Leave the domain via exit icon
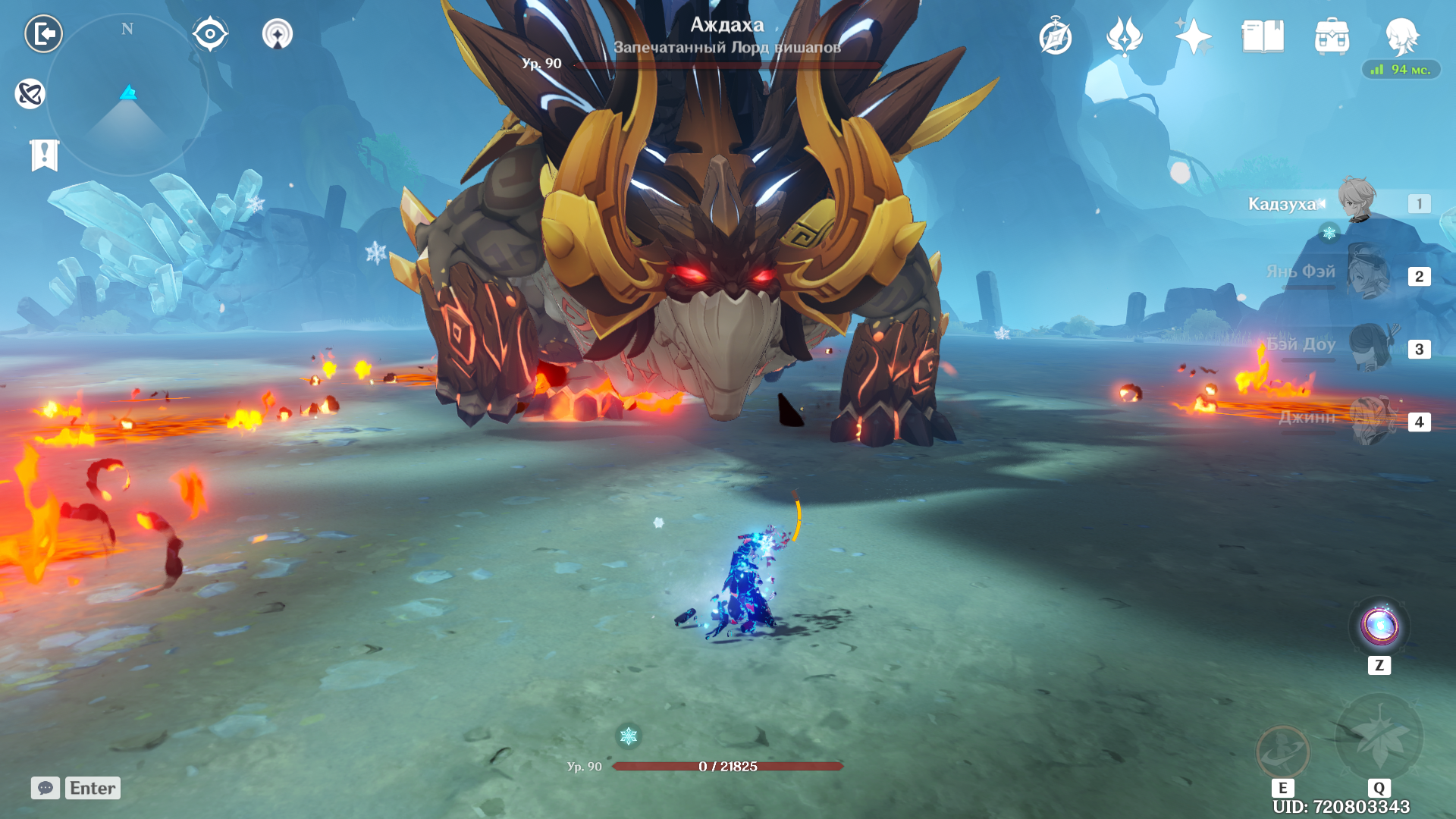Screen dimensions: 1456x819 click(x=43, y=34)
